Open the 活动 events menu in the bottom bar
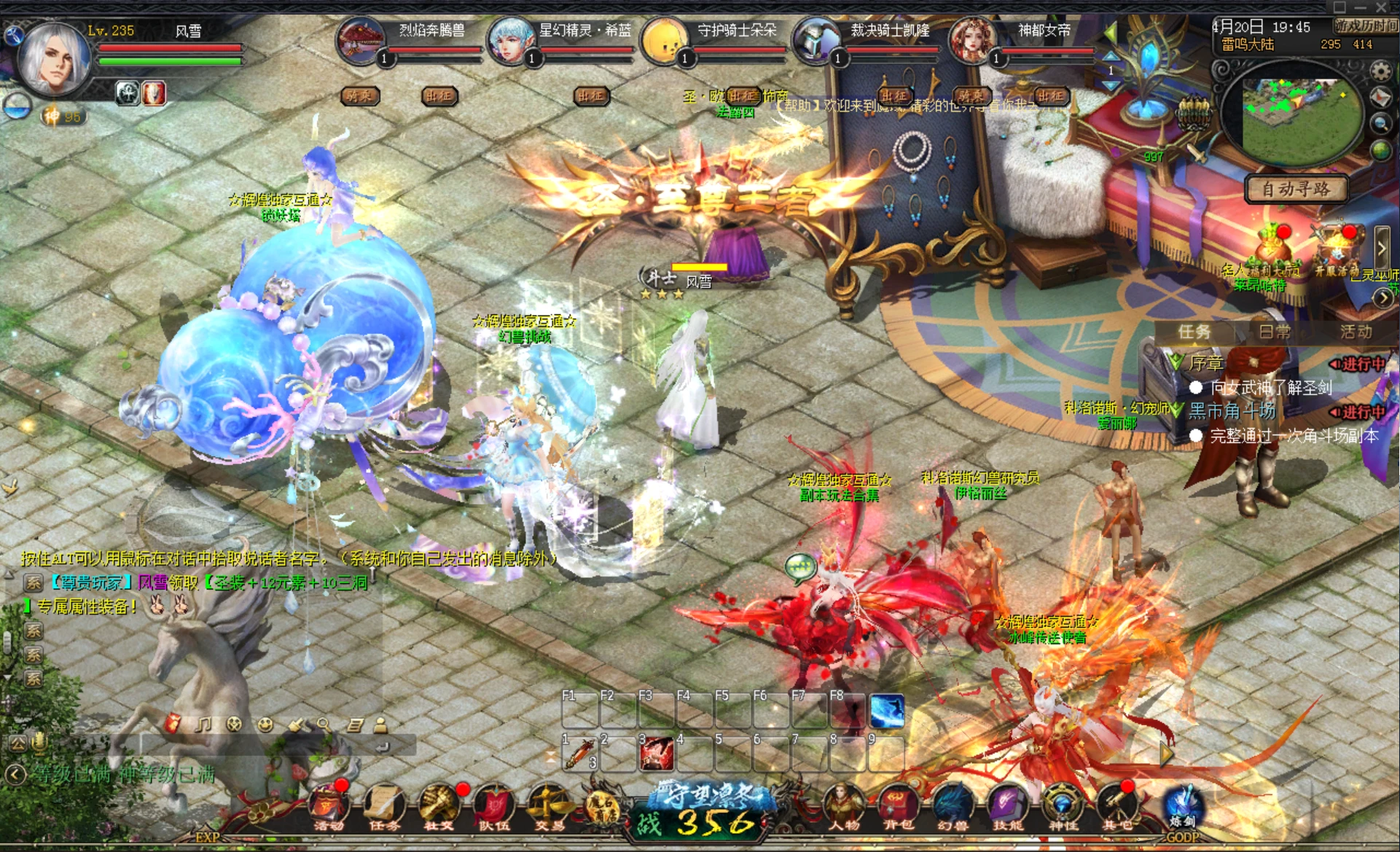Screen dimensions: 1400x852 [x=328, y=807]
